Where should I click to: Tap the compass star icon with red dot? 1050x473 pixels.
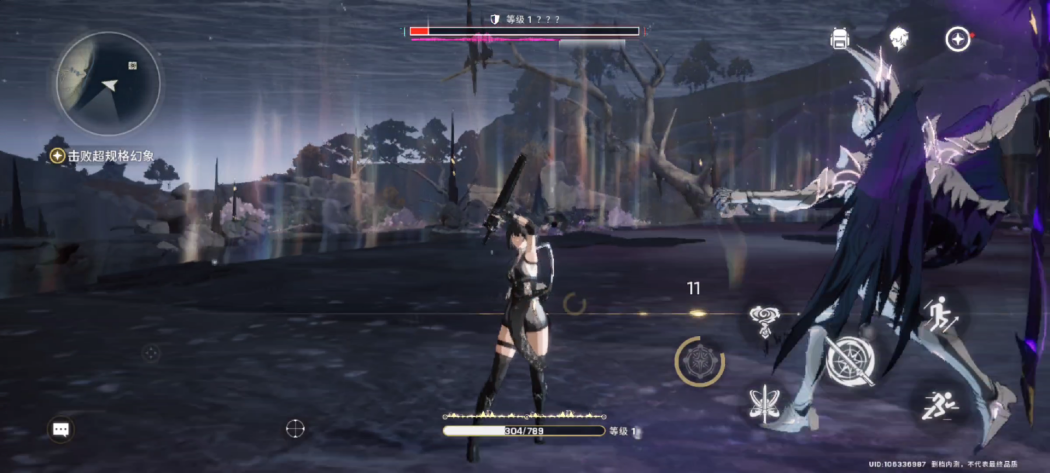(x=958, y=39)
